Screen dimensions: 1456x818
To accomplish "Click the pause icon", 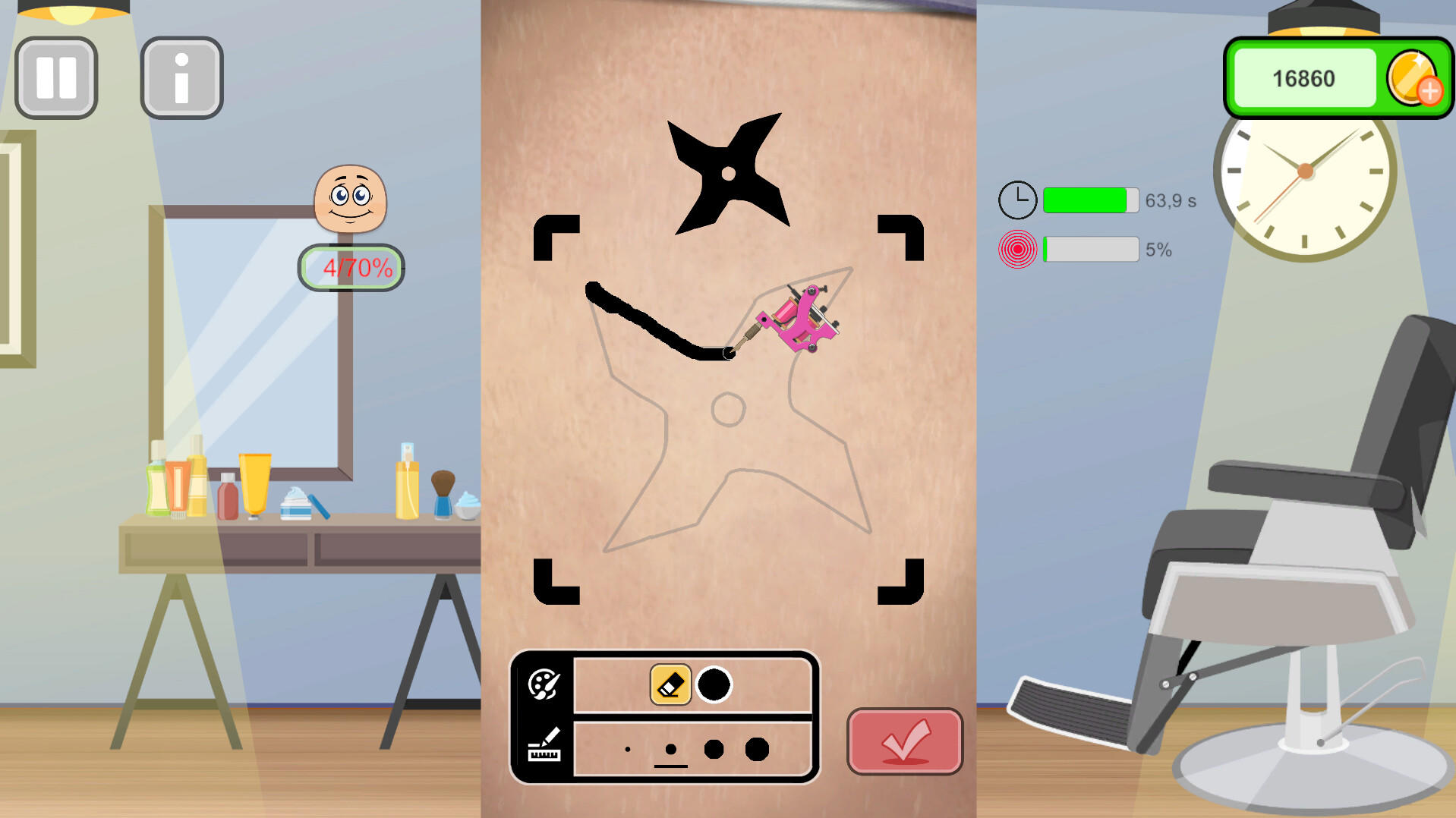I will pyautogui.click(x=55, y=77).
